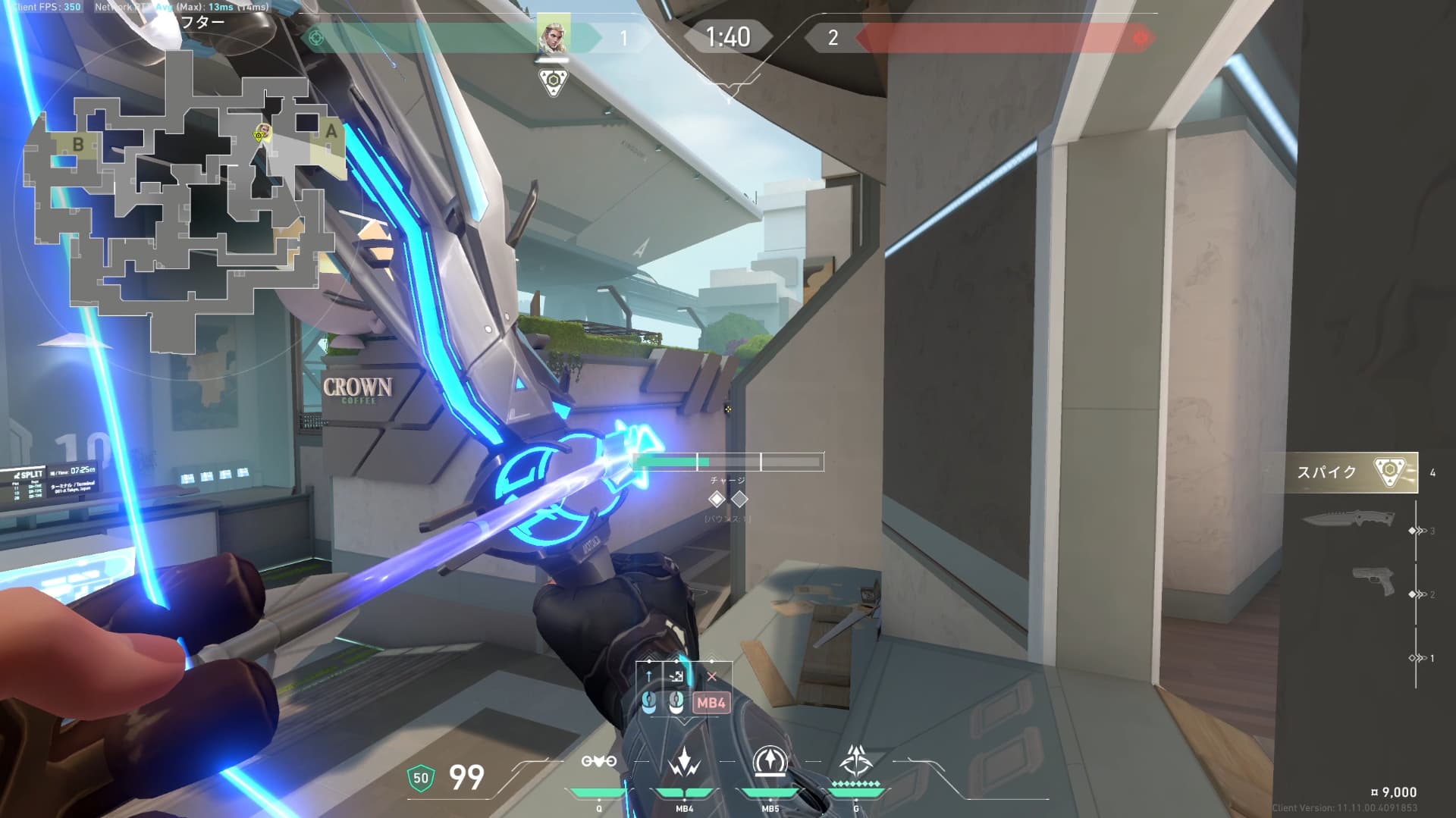Click the player marker on the minimap
1456x818 pixels.
(262, 133)
